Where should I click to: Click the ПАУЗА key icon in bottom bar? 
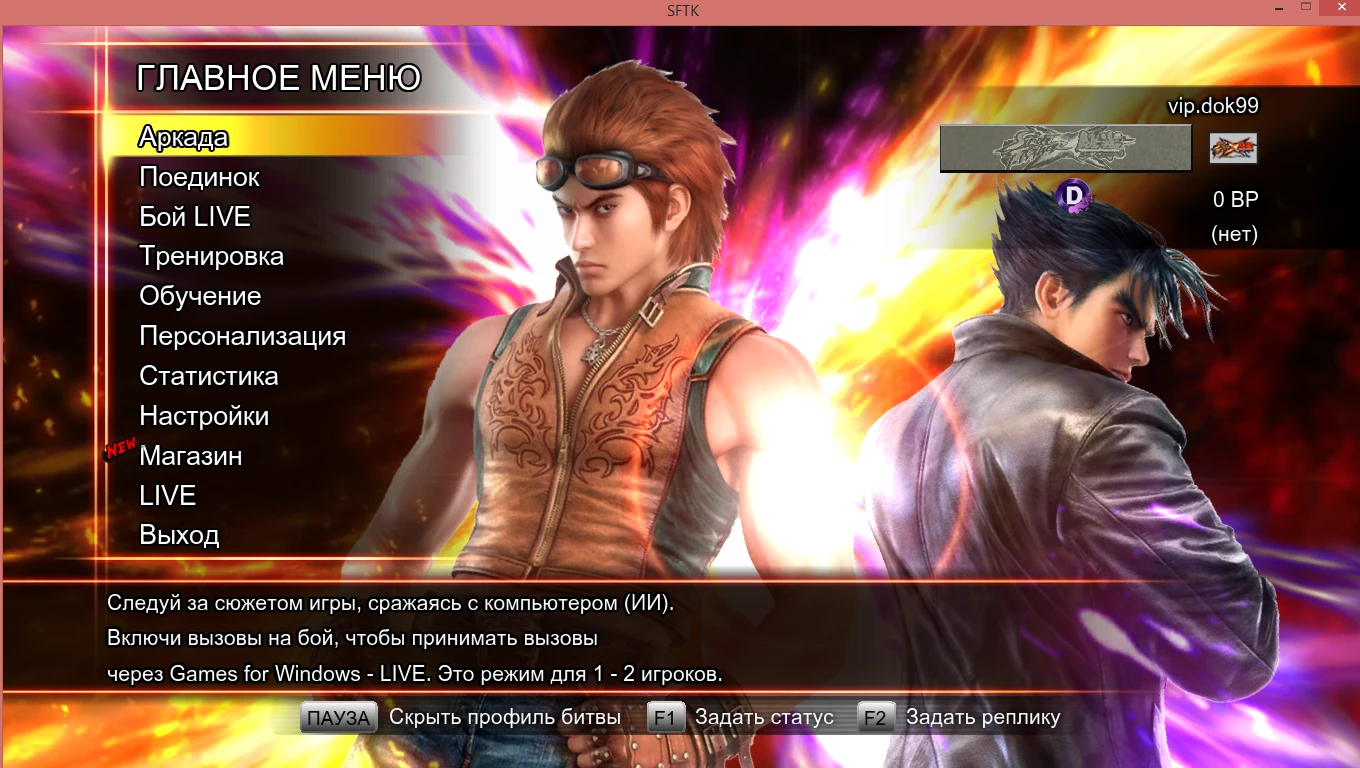click(x=338, y=717)
